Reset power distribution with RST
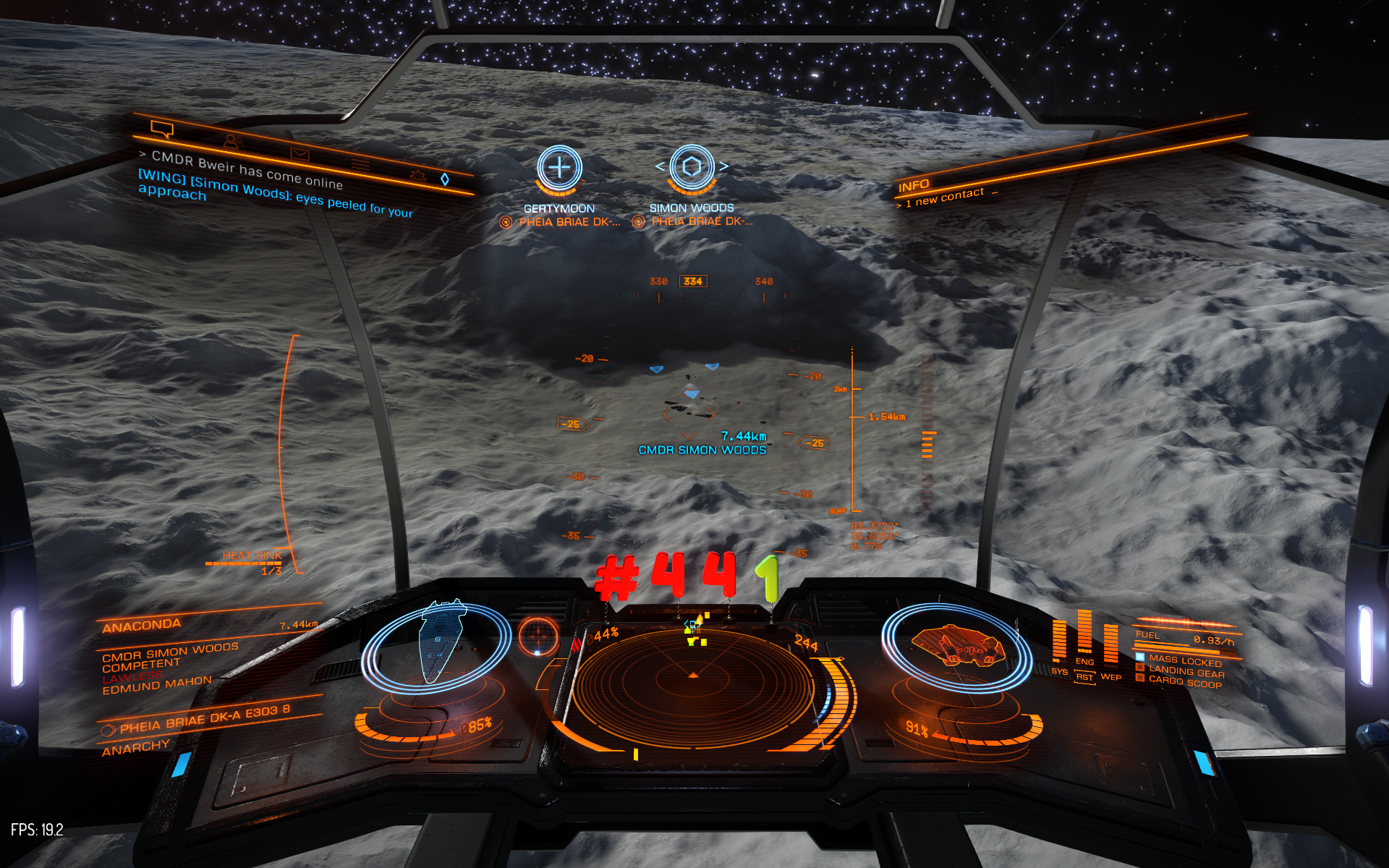 (x=1084, y=678)
